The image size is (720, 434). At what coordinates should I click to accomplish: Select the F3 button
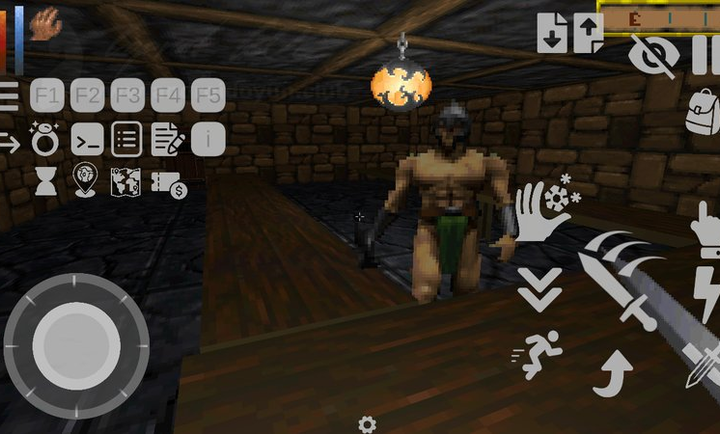(x=127, y=96)
